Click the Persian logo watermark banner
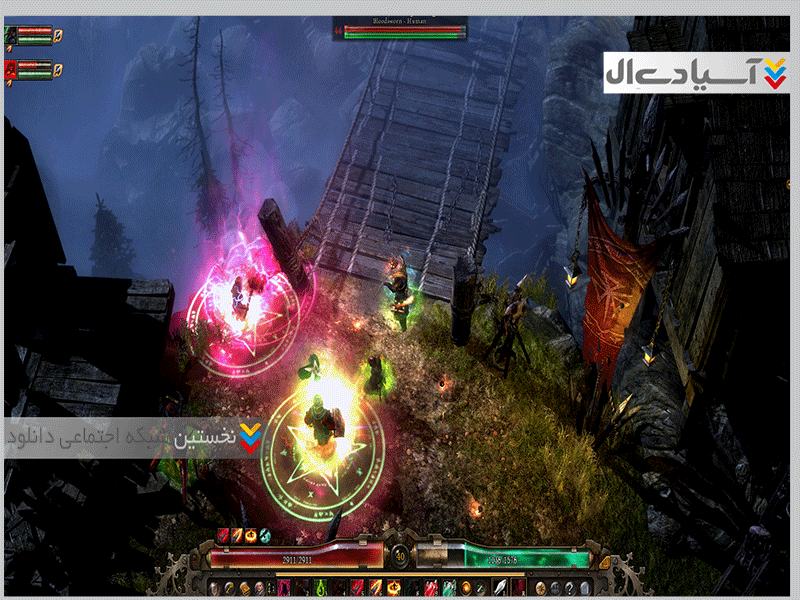 pyautogui.click(x=694, y=73)
